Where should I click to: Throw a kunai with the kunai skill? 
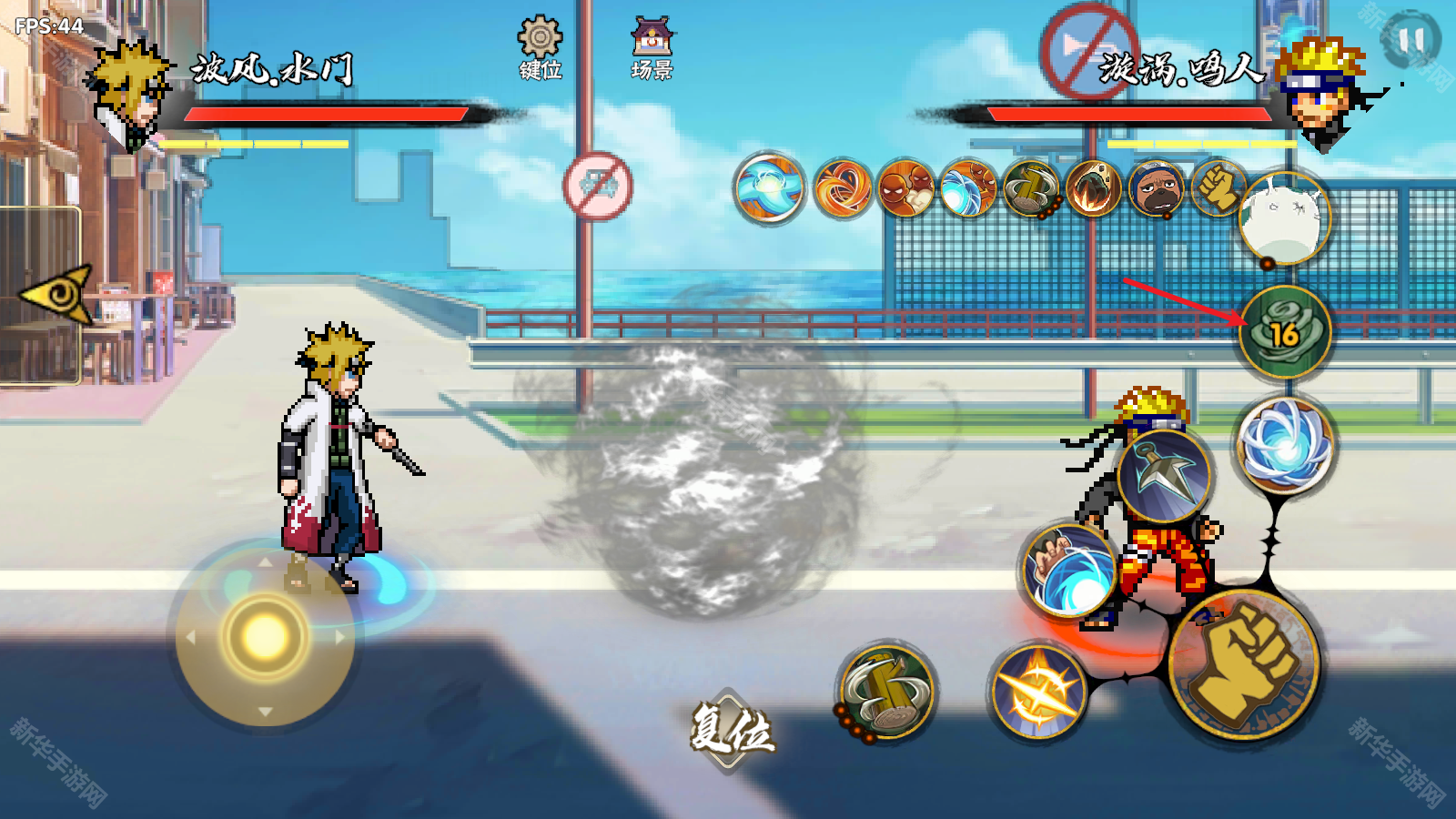pyautogui.click(x=1165, y=475)
